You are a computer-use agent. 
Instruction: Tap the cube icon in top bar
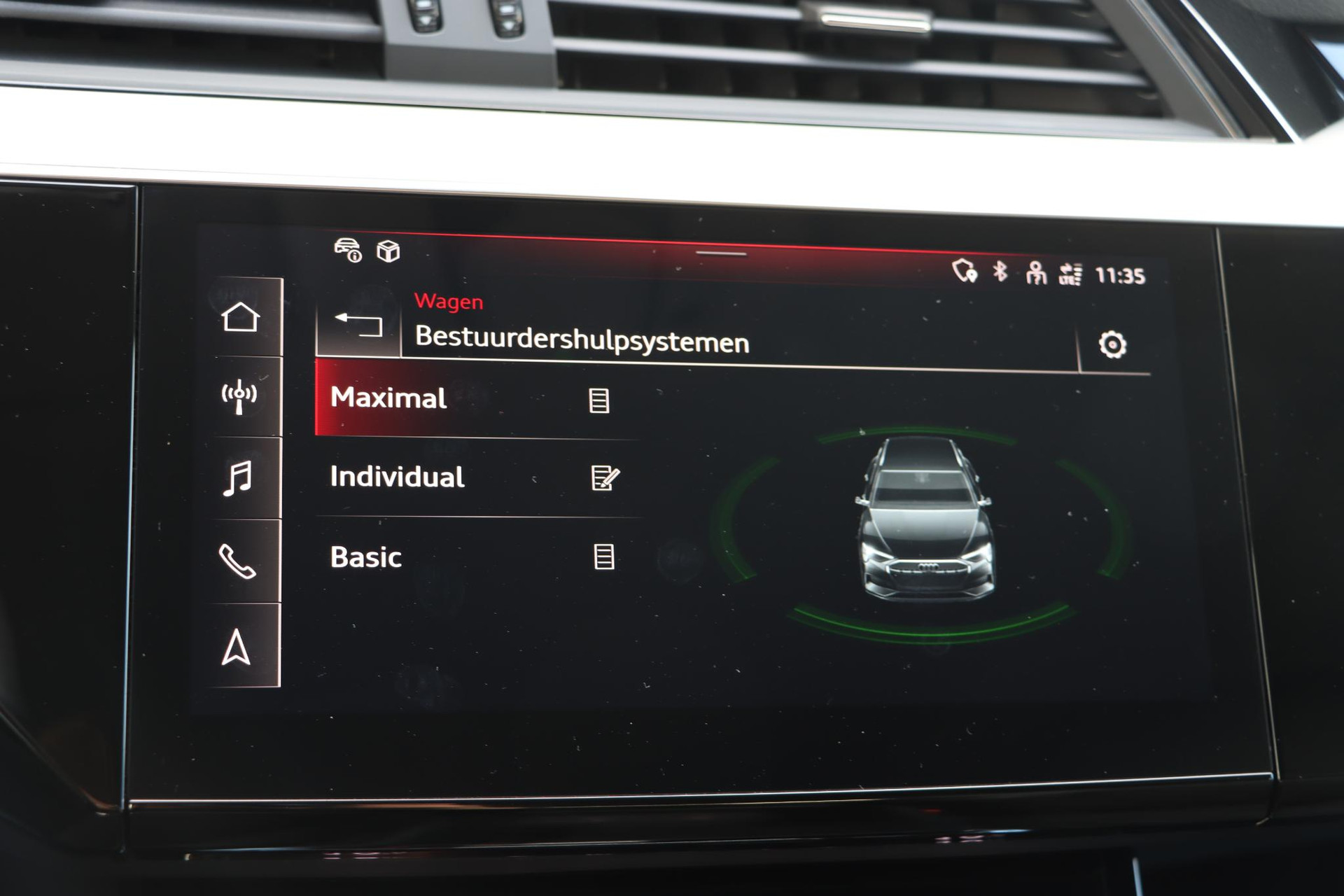388,251
